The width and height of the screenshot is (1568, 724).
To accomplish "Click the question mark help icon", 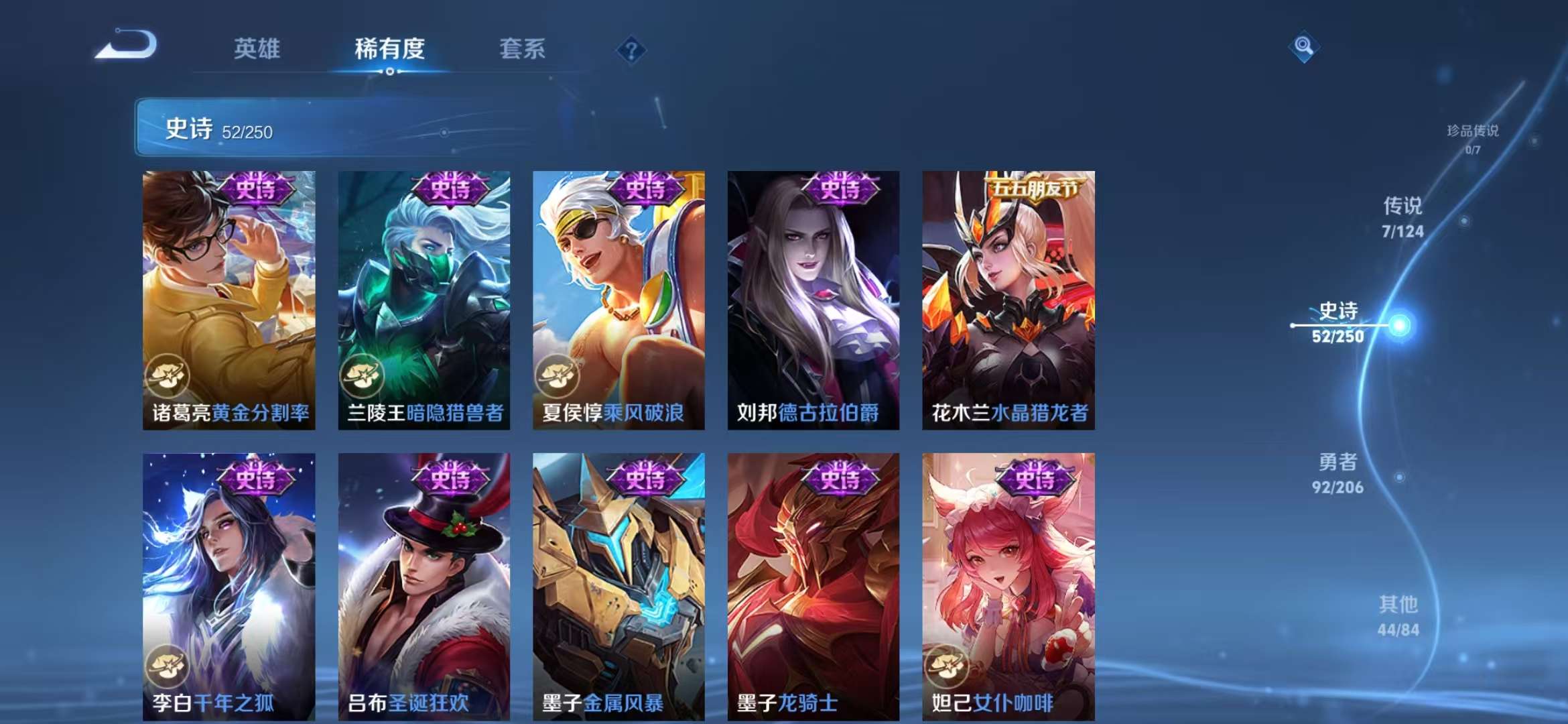I will [x=631, y=50].
